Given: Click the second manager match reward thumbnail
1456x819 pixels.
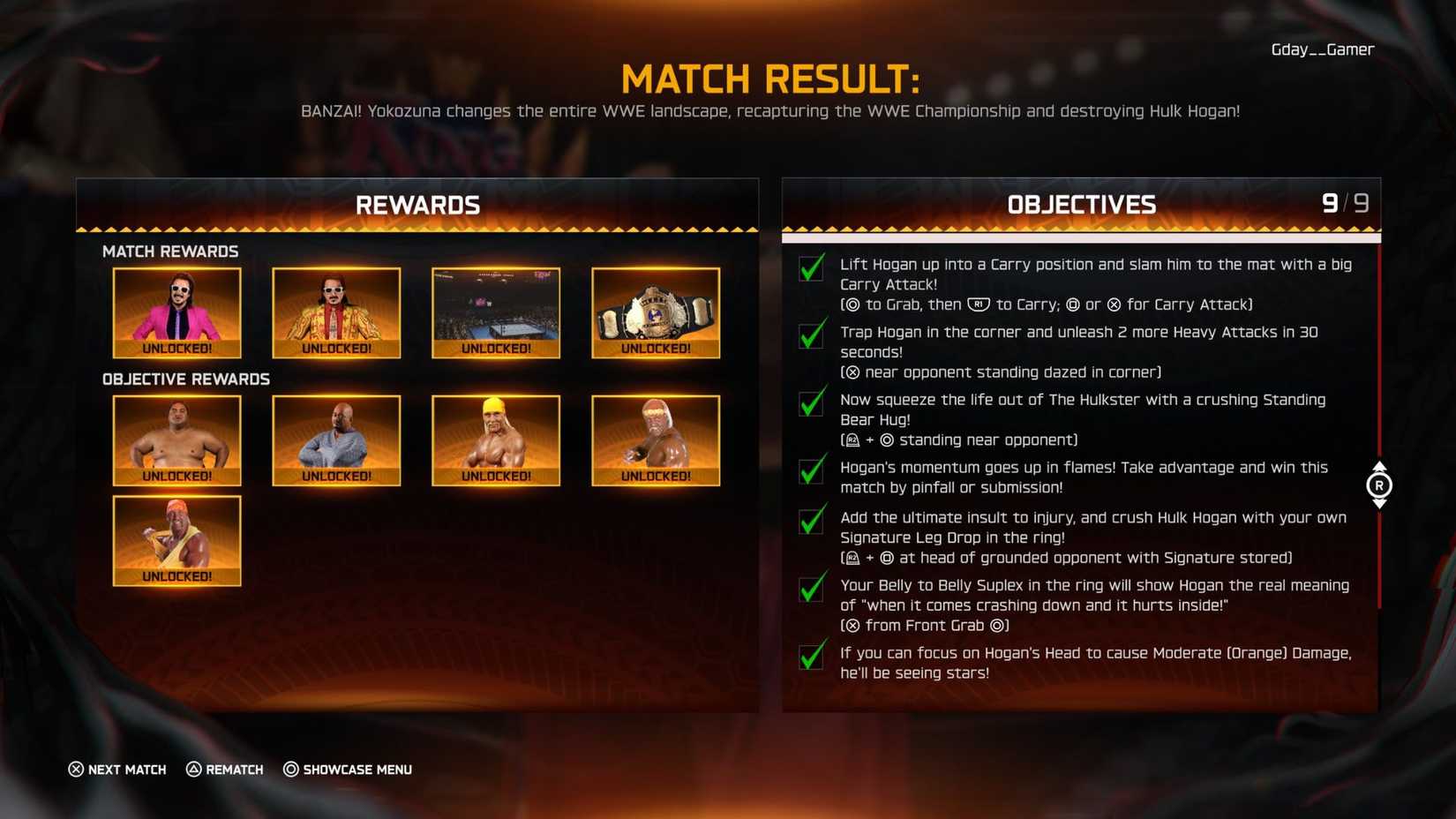Looking at the screenshot, I should [x=336, y=312].
